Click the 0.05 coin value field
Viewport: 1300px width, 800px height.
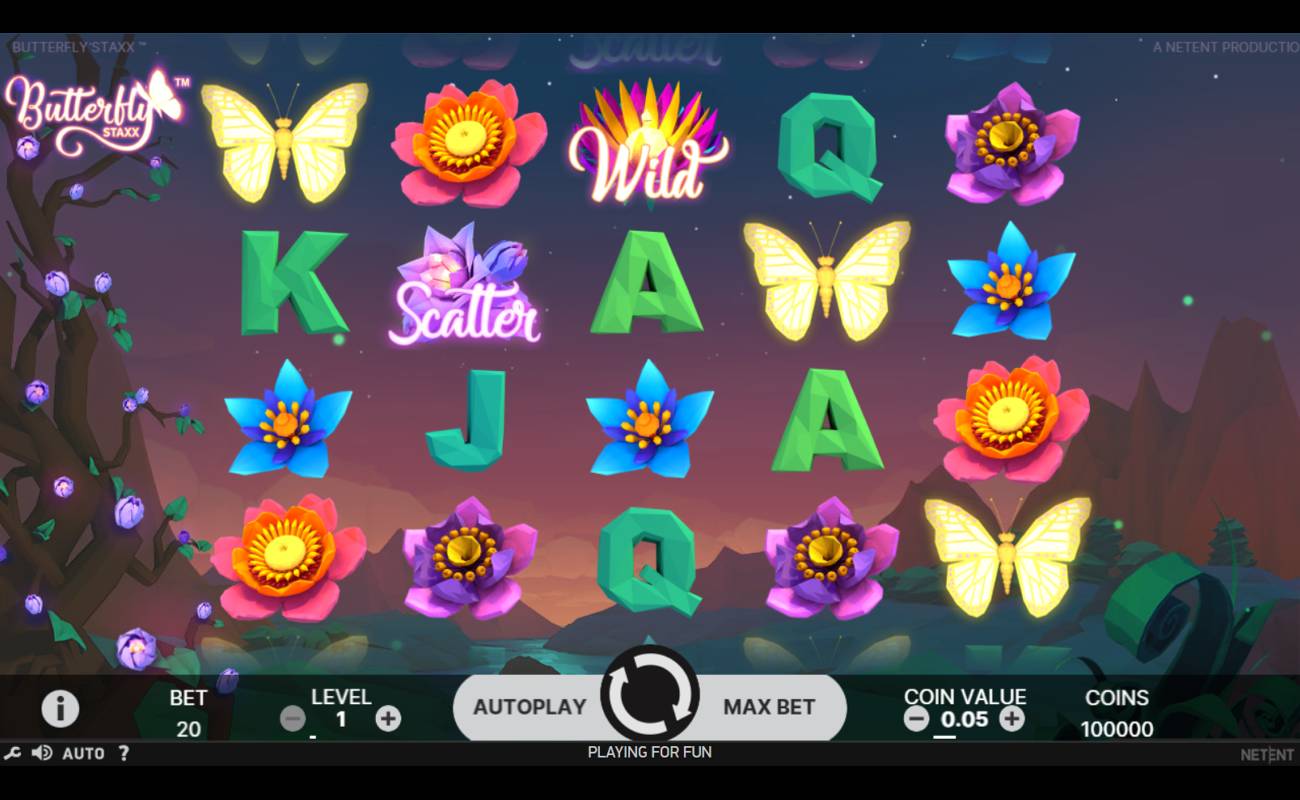967,719
